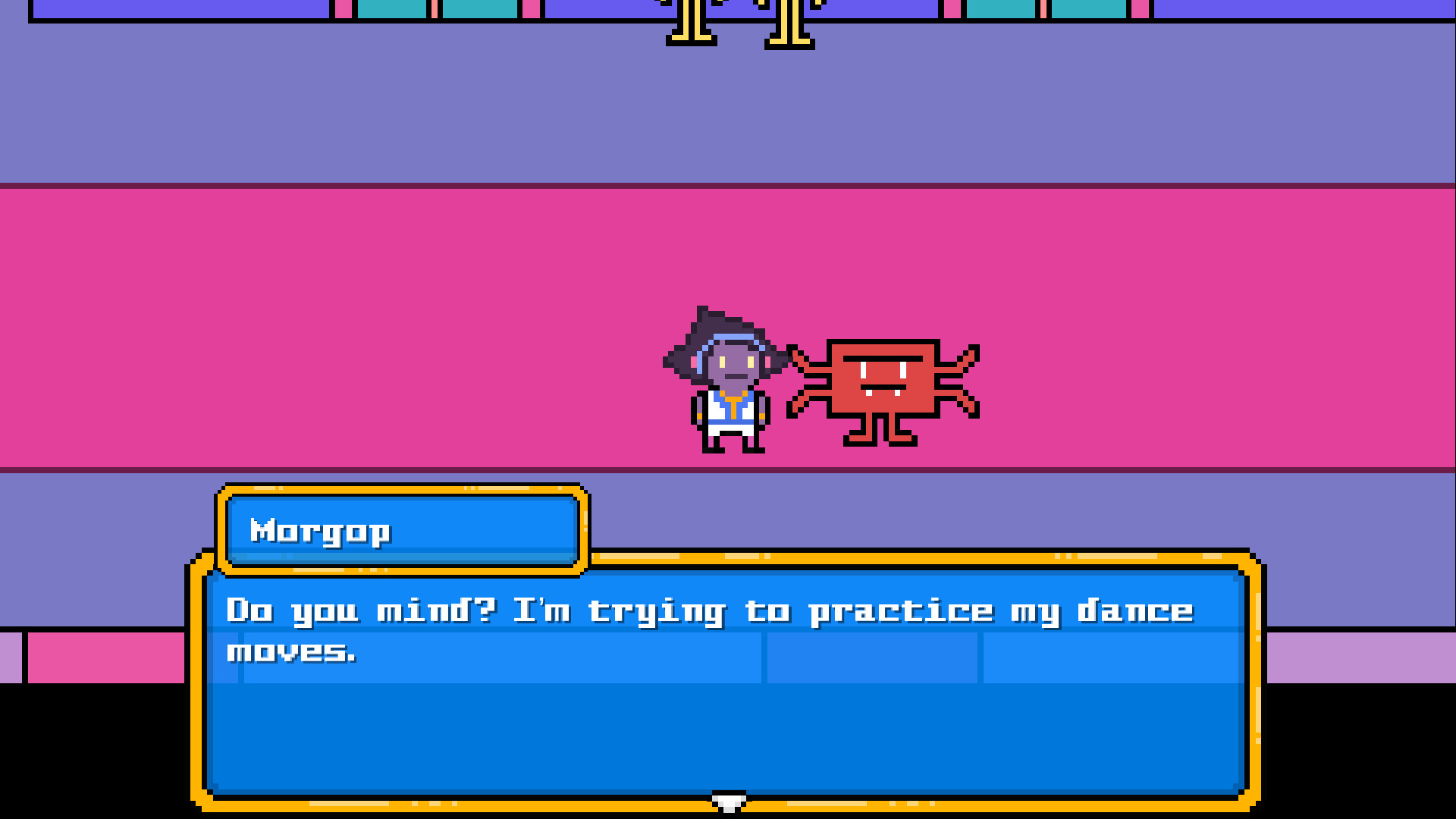Click the continue arrow below the dialogue box
Viewport: 1456px width, 819px height.
[x=728, y=802]
